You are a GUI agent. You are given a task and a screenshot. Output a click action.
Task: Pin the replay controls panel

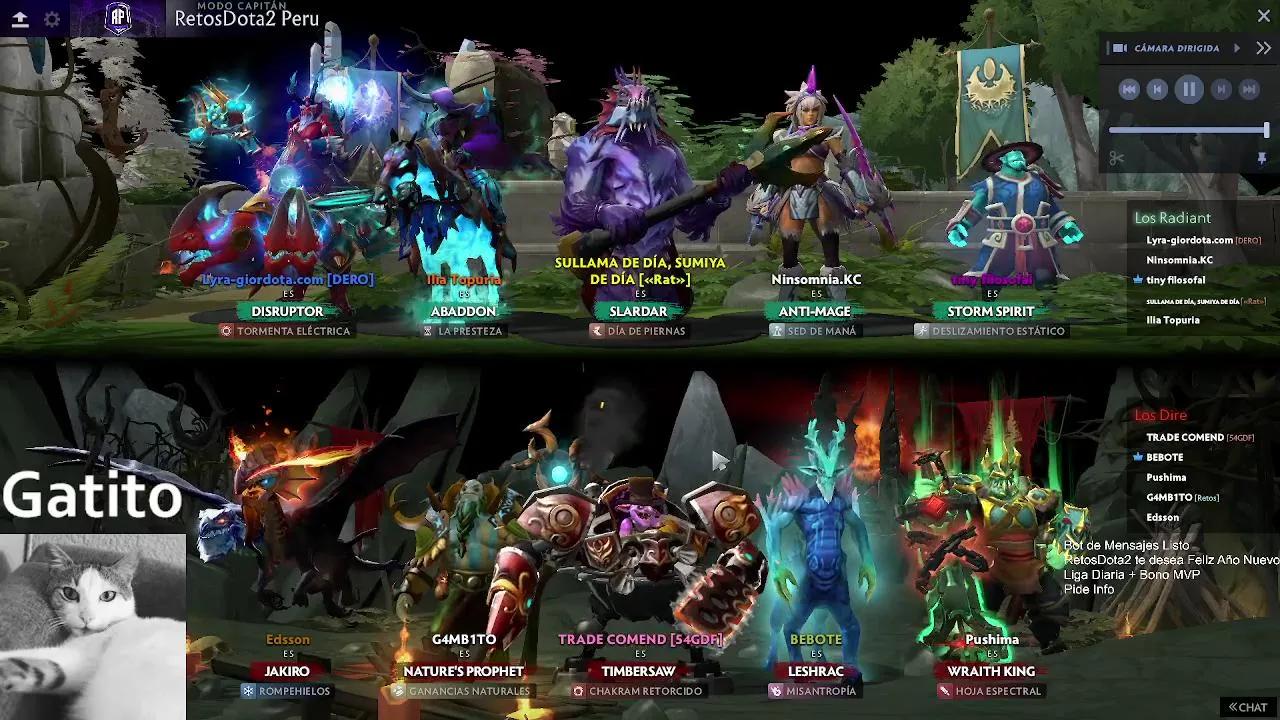point(1261,158)
